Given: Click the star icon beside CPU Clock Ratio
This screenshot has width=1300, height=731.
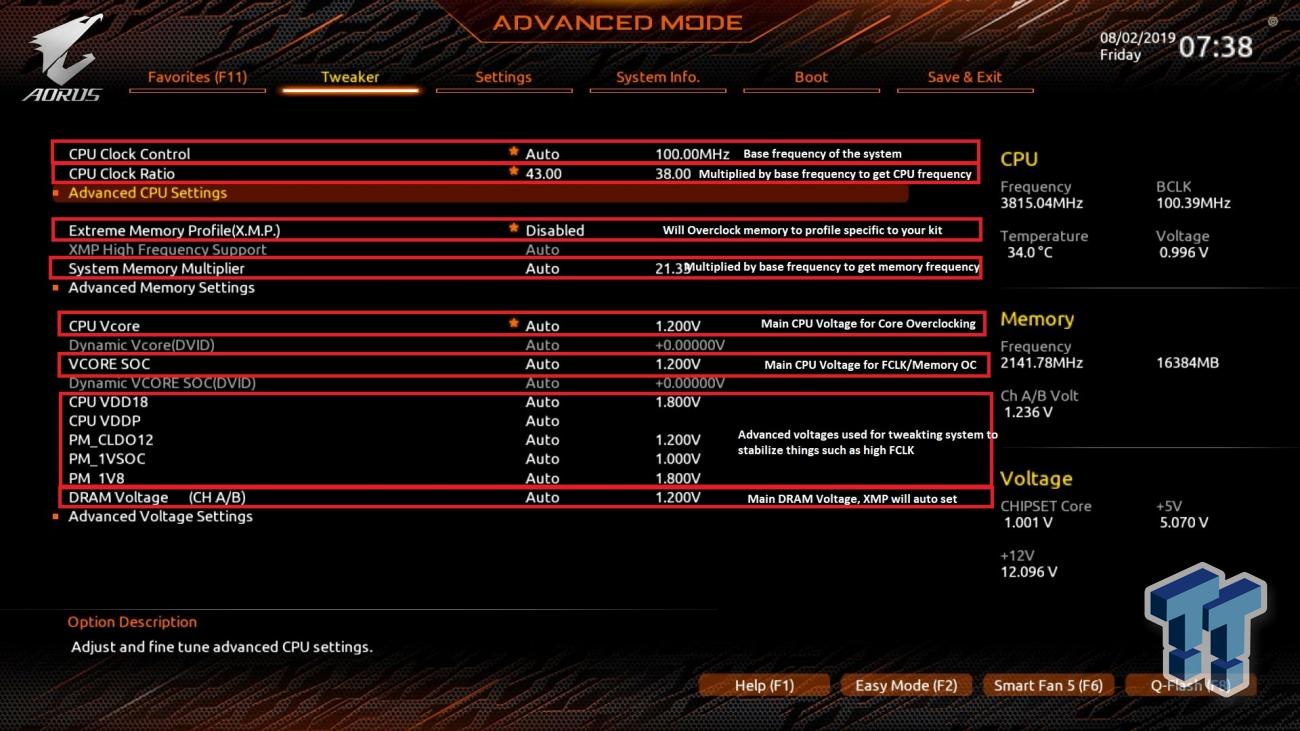Looking at the screenshot, I should (x=513, y=173).
